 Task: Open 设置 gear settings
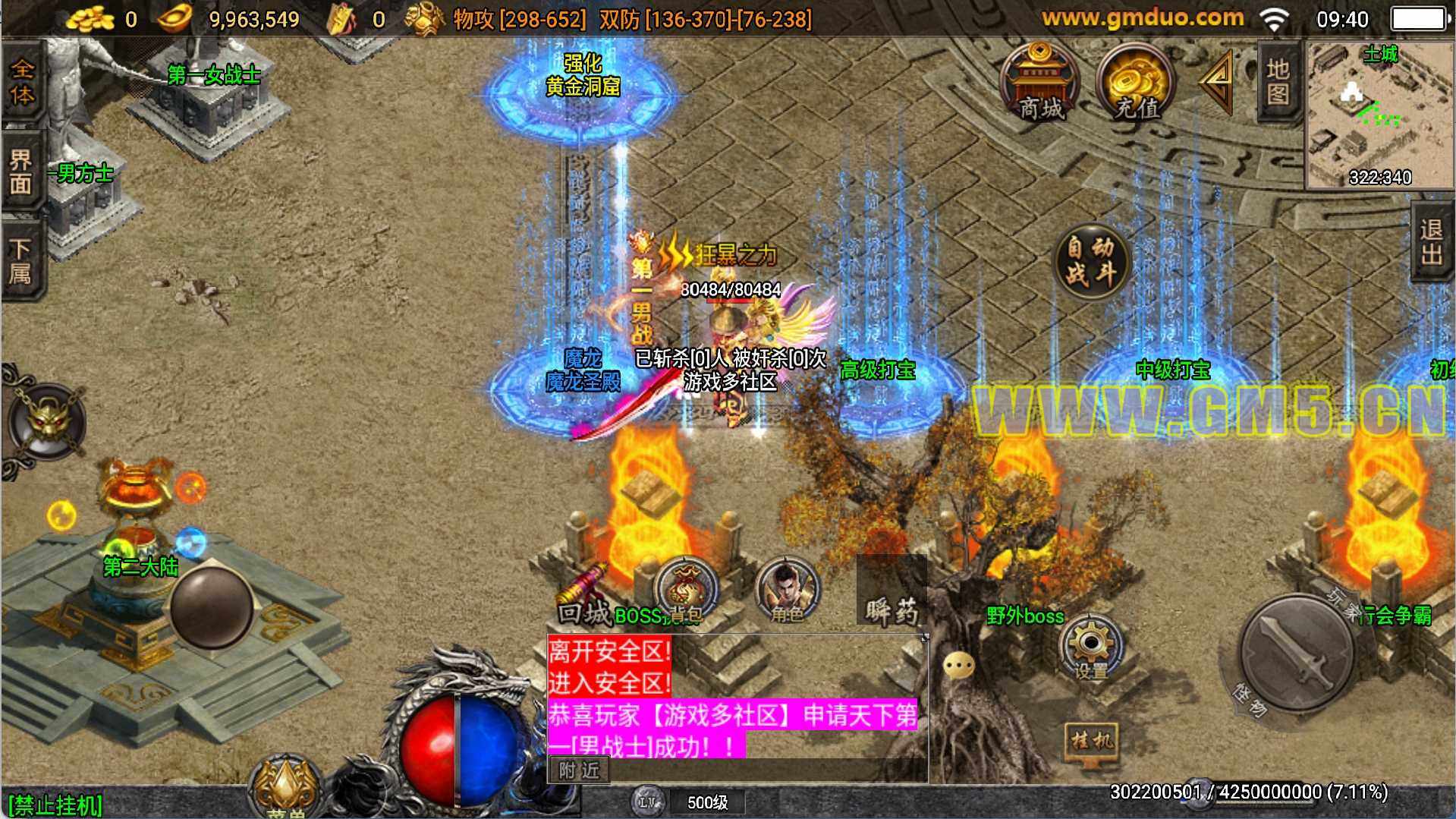pos(1090,645)
